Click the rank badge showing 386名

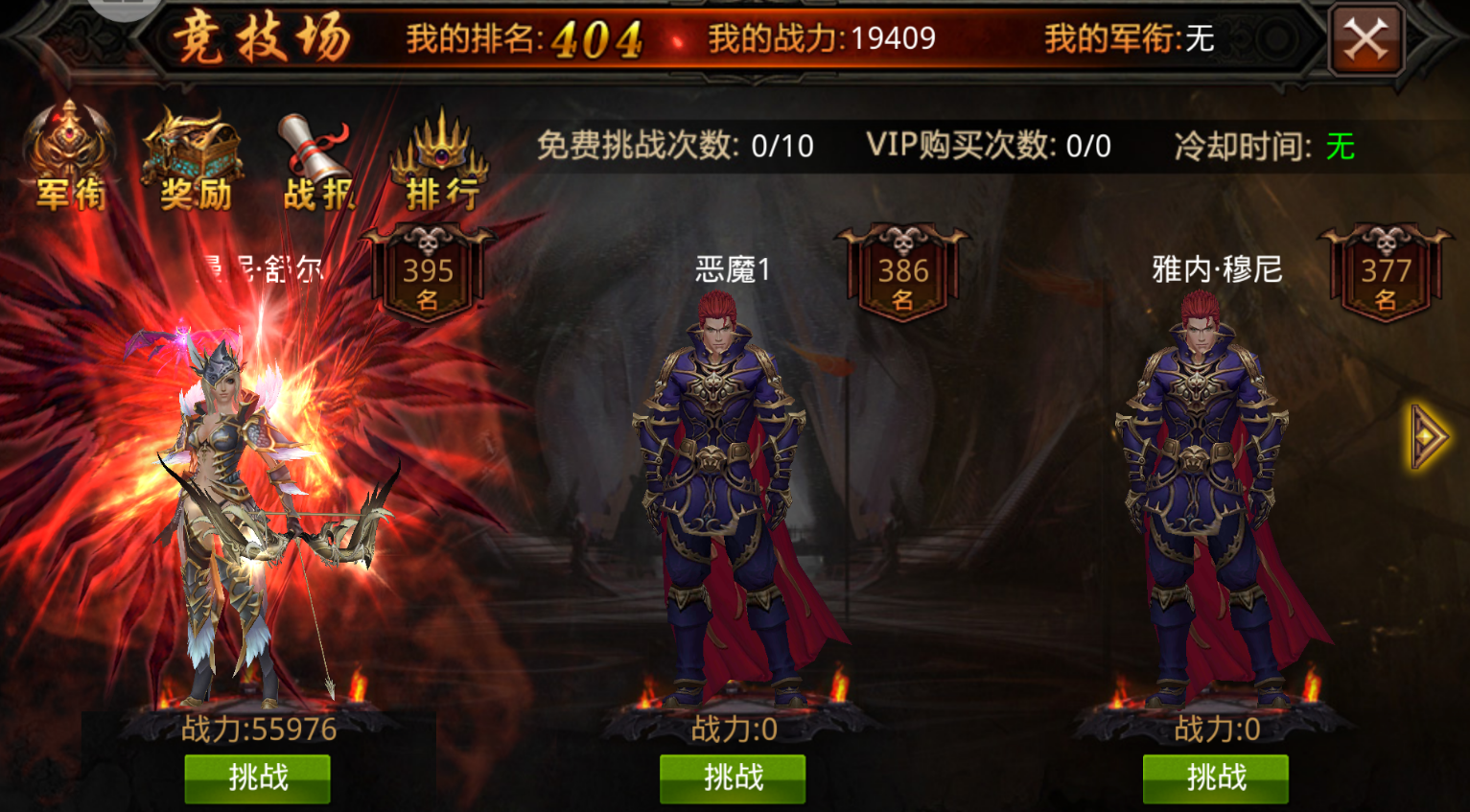(x=902, y=270)
